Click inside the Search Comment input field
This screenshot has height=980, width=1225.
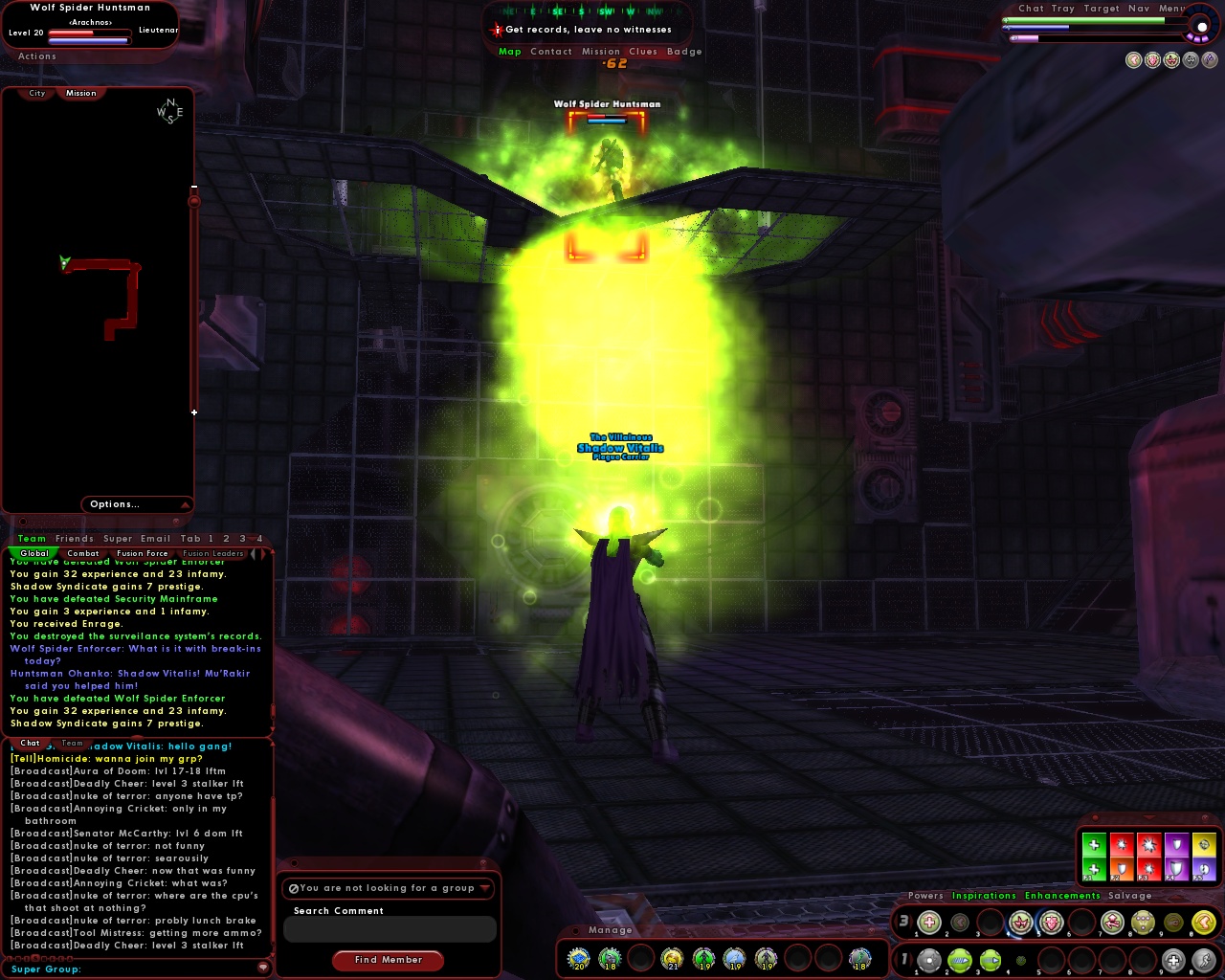click(389, 928)
